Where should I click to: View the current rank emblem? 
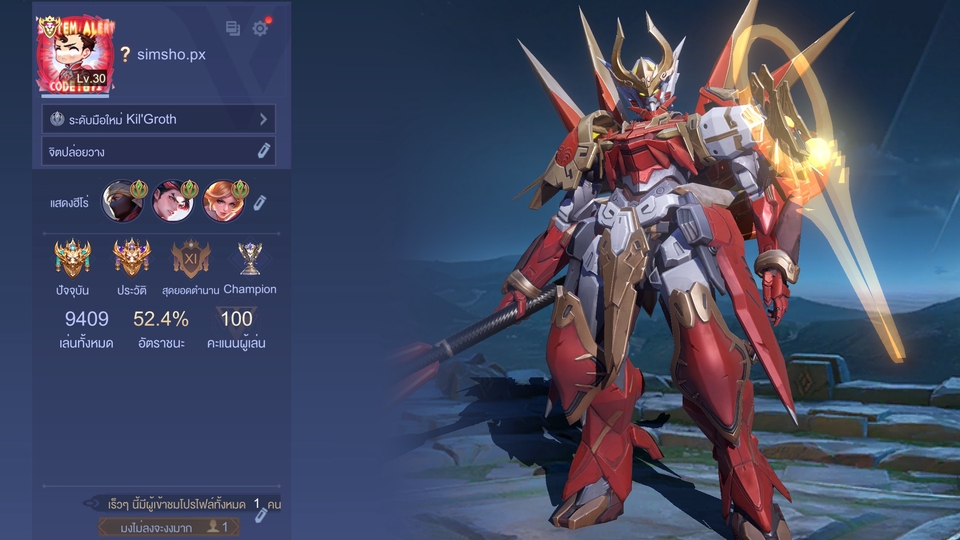(x=73, y=258)
